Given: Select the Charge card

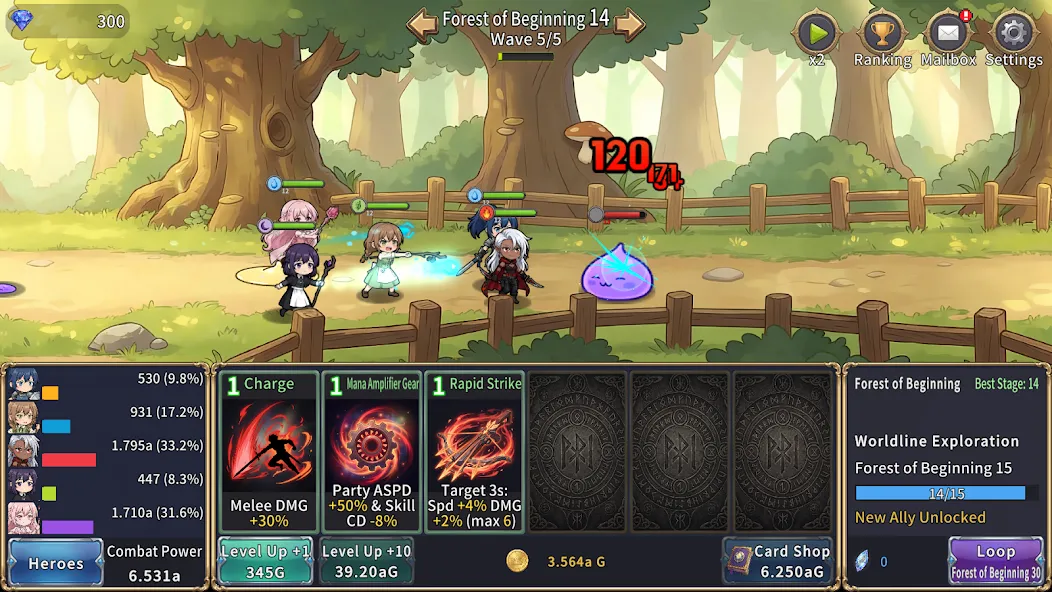Looking at the screenshot, I should (269, 452).
